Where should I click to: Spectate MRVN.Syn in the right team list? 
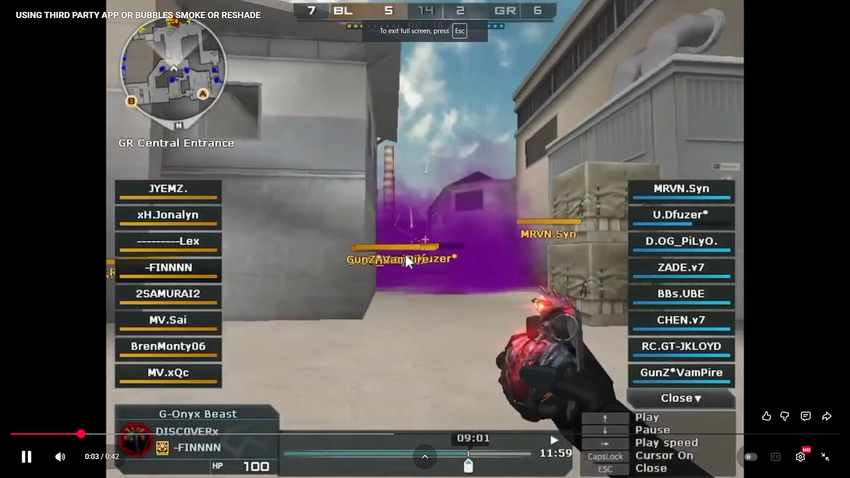[681, 189]
